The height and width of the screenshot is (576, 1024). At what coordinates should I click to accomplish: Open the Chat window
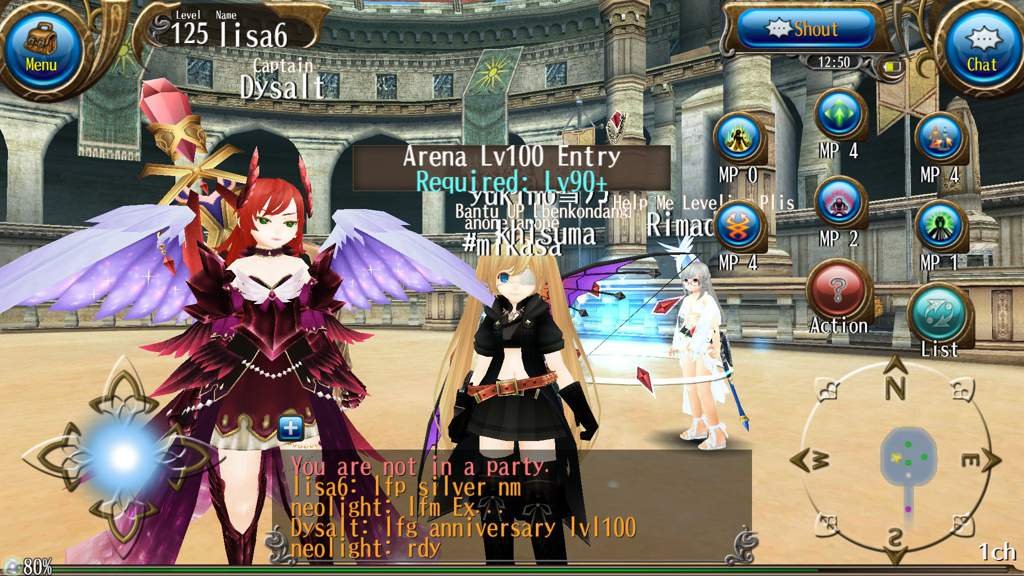(x=981, y=47)
